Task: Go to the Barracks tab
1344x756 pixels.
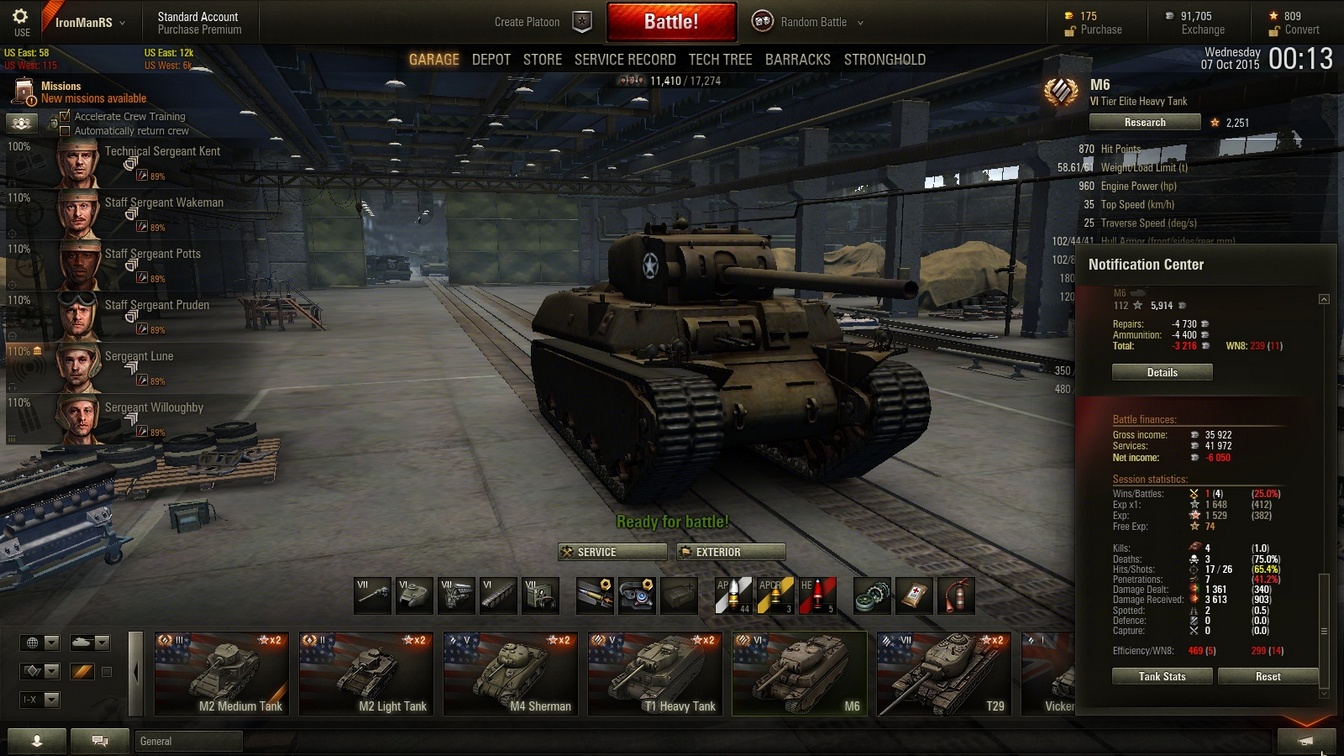Action: click(x=797, y=59)
